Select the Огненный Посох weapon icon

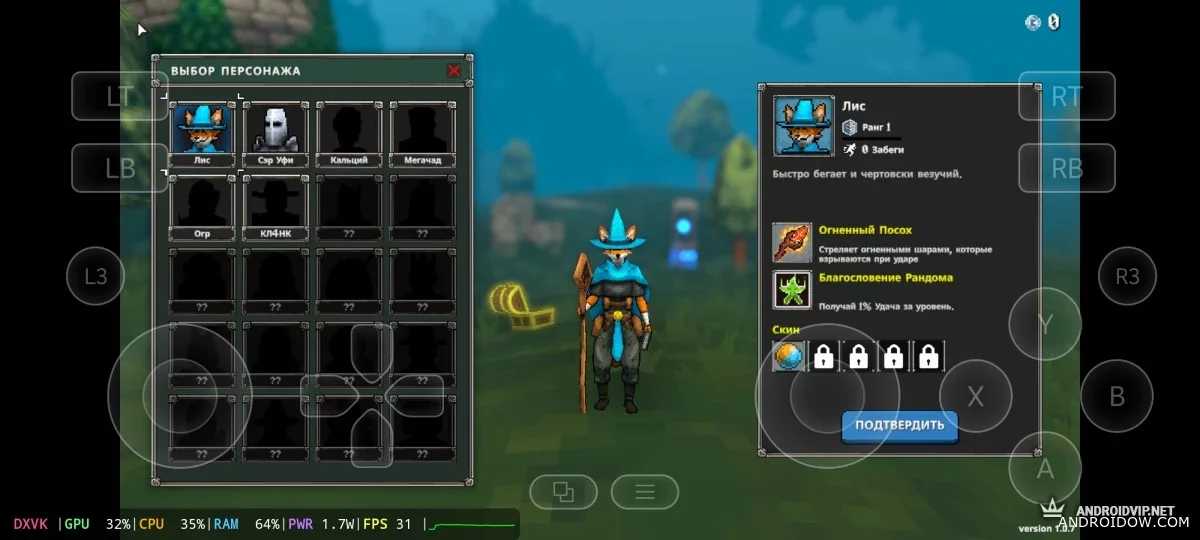click(792, 242)
